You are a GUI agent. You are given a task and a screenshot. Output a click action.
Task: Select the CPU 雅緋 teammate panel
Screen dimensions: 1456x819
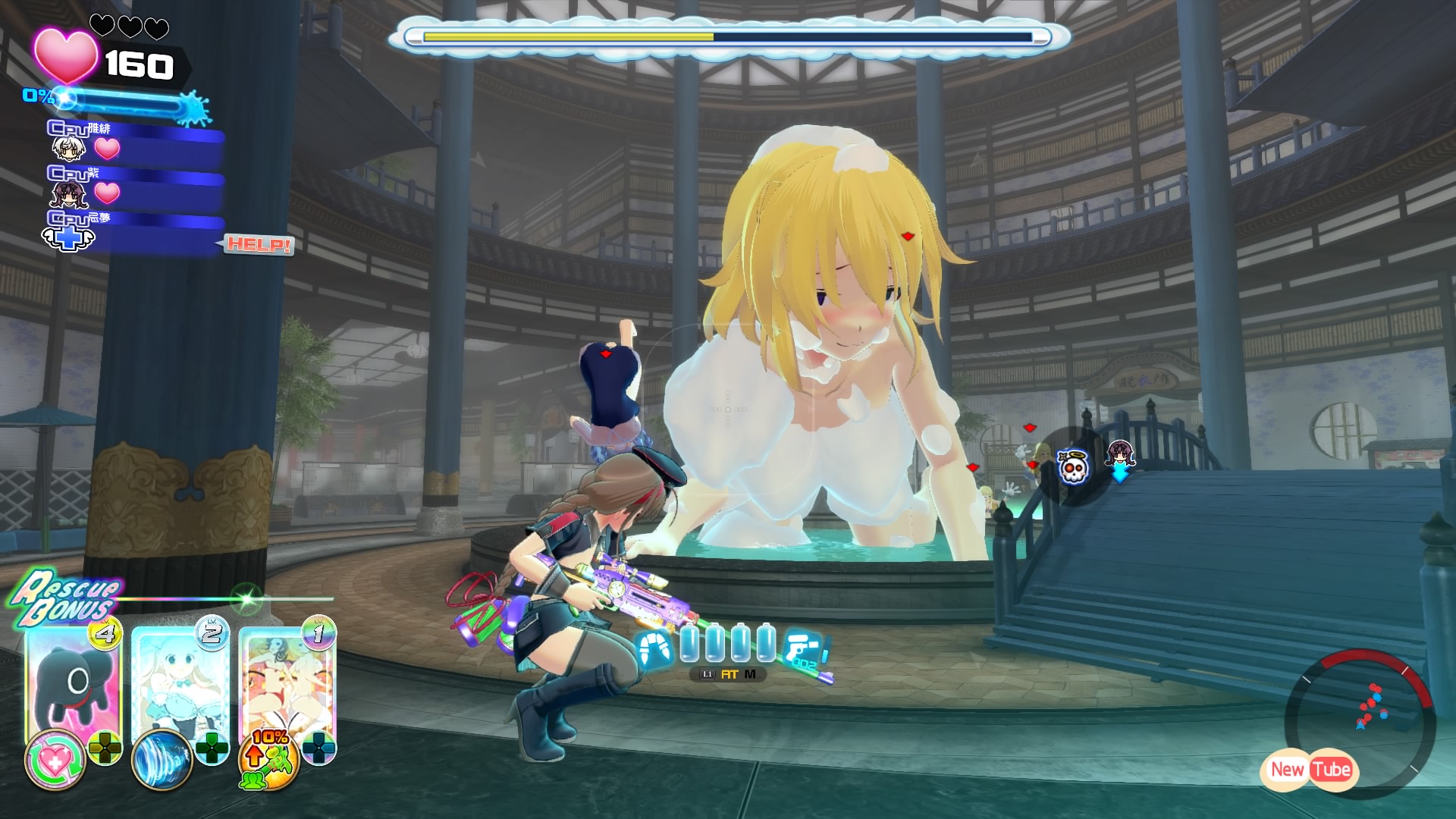pos(136,144)
